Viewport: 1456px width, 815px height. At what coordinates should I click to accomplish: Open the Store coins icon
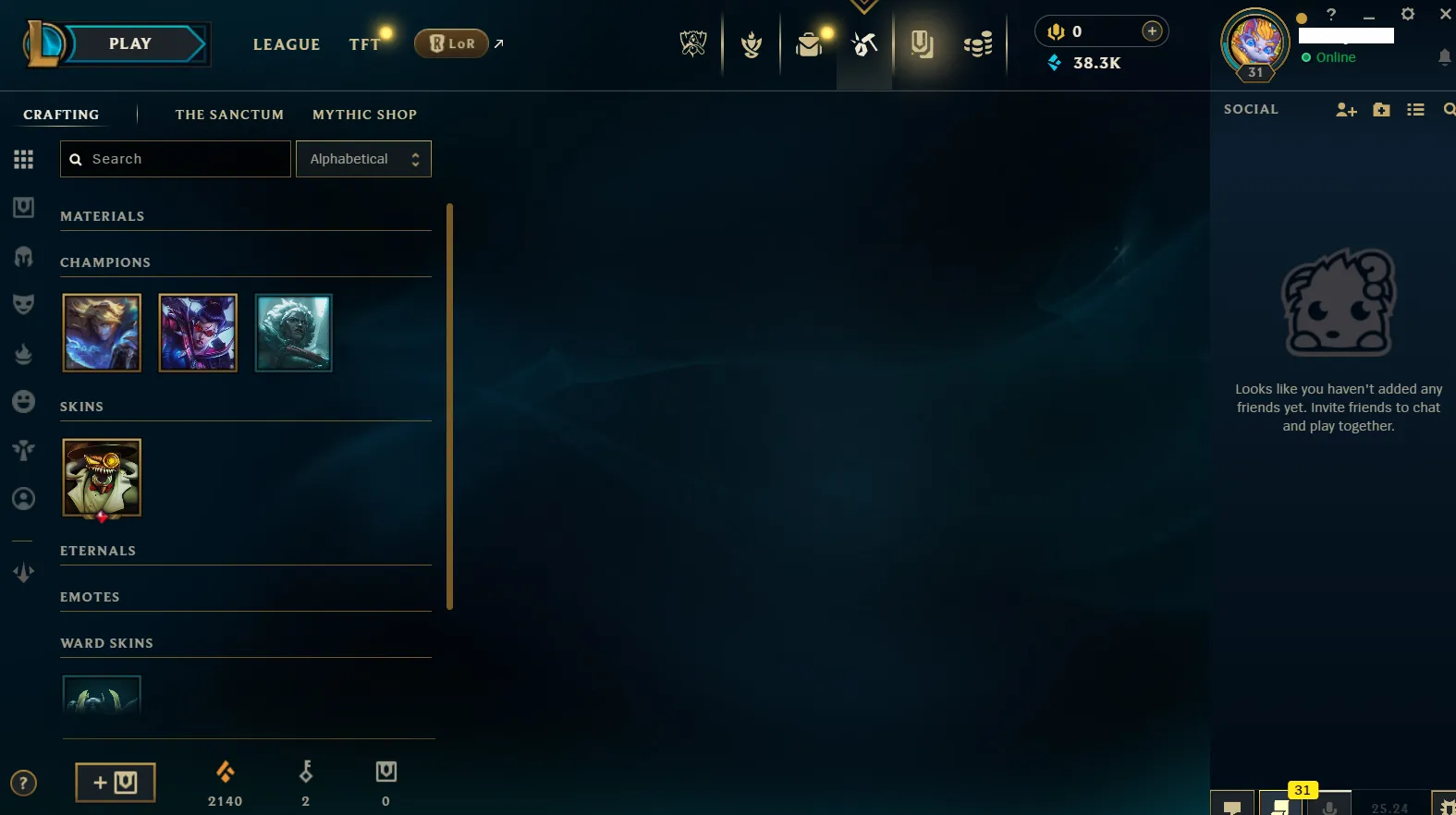979,43
